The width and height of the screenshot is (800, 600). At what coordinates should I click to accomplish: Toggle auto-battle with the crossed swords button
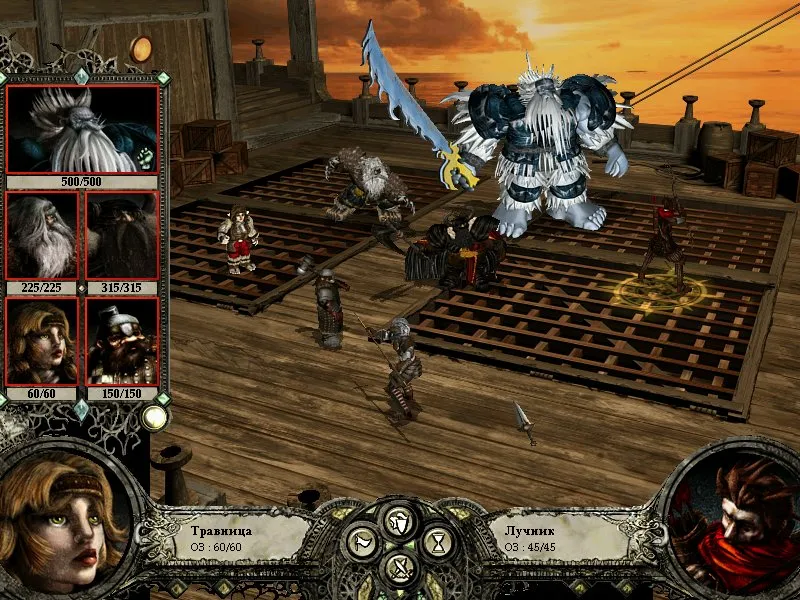[400, 568]
